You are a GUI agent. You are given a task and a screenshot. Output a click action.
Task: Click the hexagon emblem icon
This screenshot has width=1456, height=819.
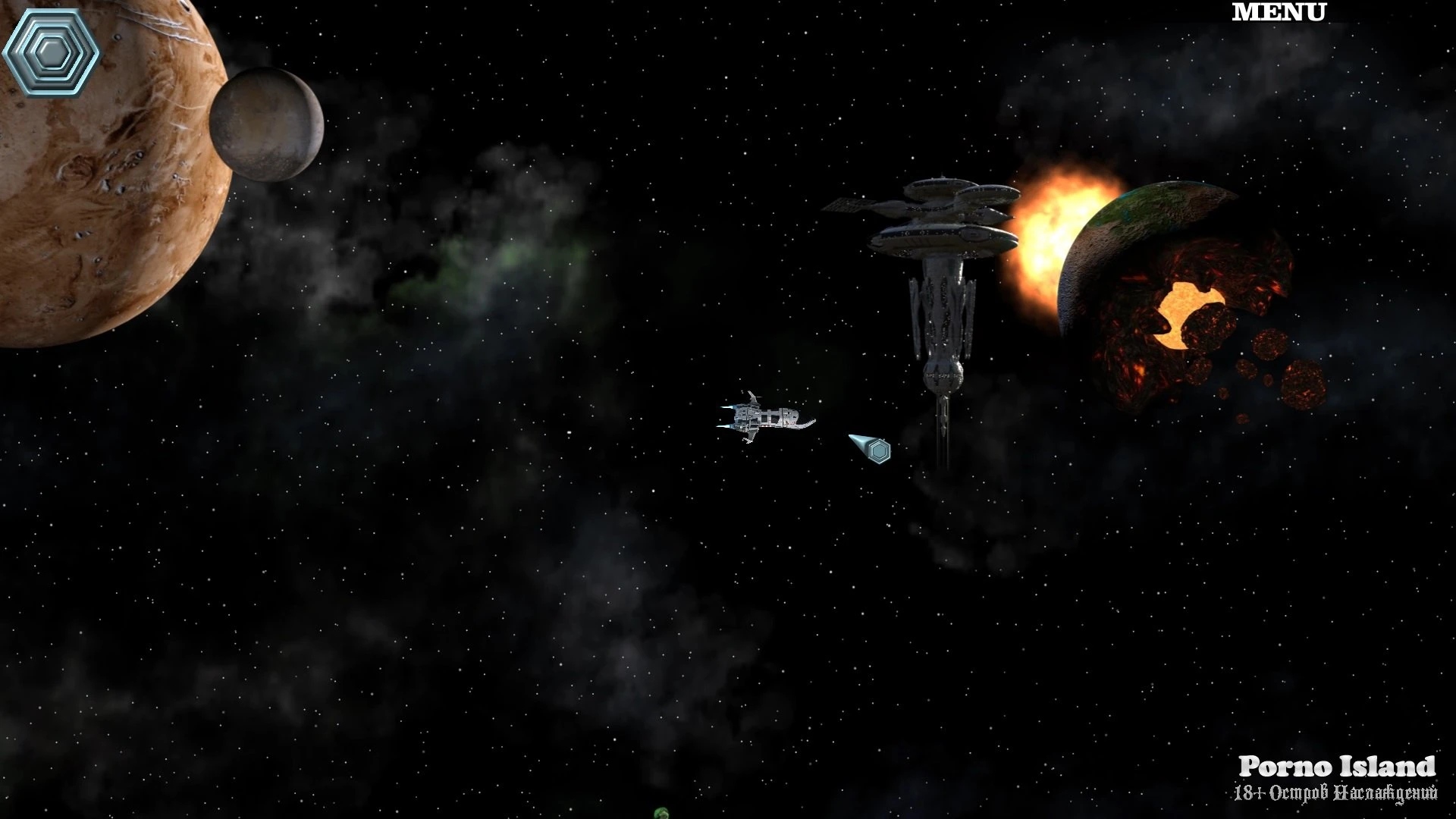pos(51,52)
